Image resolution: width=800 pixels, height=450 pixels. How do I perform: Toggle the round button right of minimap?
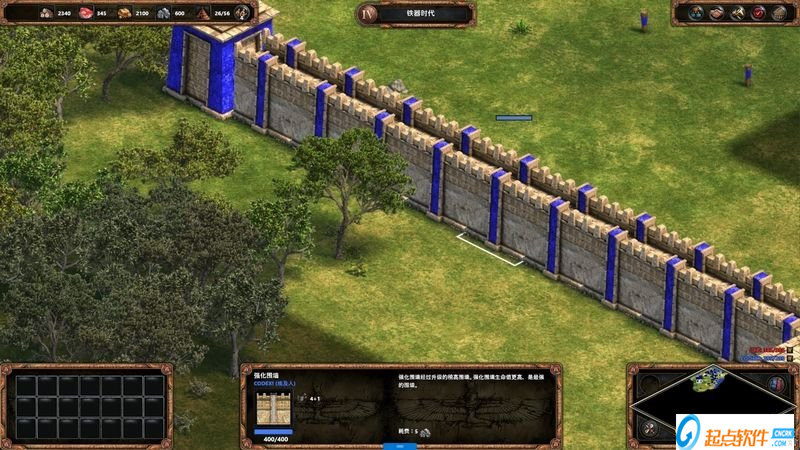pyautogui.click(x=776, y=383)
